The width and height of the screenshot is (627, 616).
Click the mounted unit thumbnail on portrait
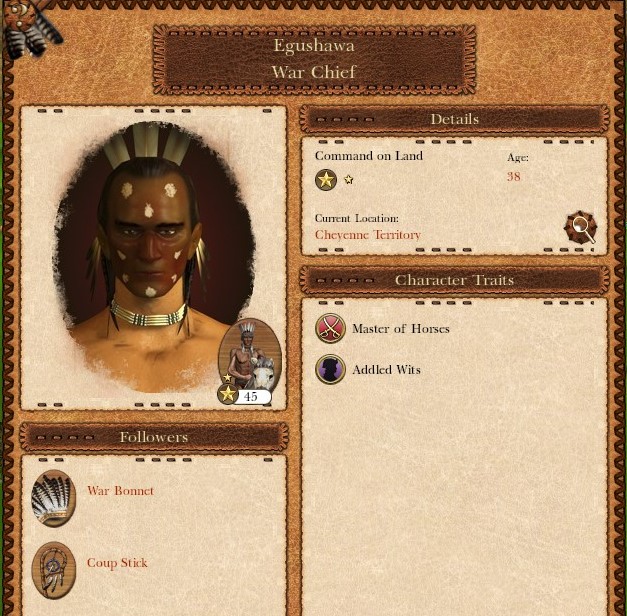tap(250, 357)
